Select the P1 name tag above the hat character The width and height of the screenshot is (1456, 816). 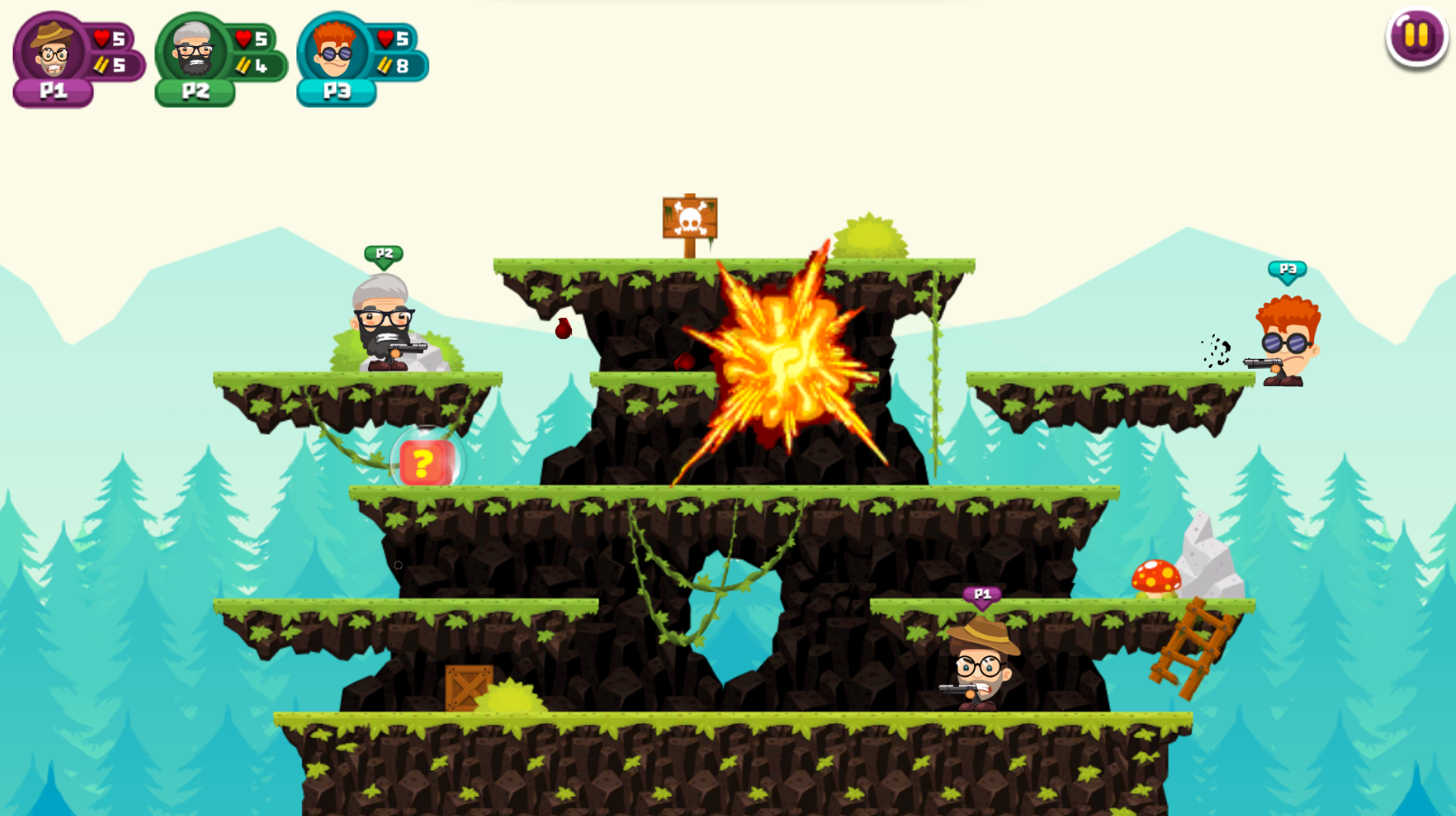coord(981,595)
